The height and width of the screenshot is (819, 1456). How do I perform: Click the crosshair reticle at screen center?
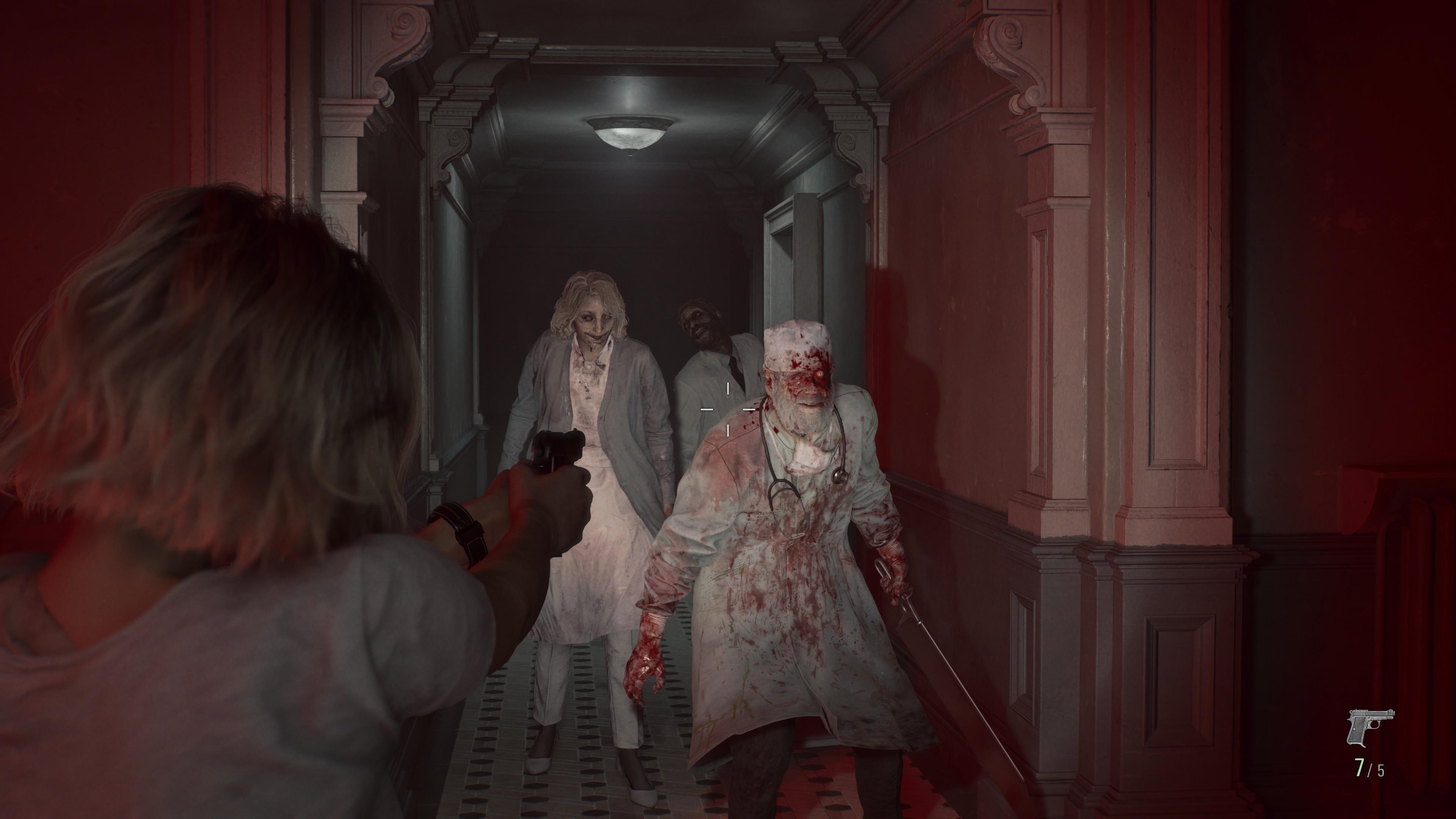coord(728,409)
